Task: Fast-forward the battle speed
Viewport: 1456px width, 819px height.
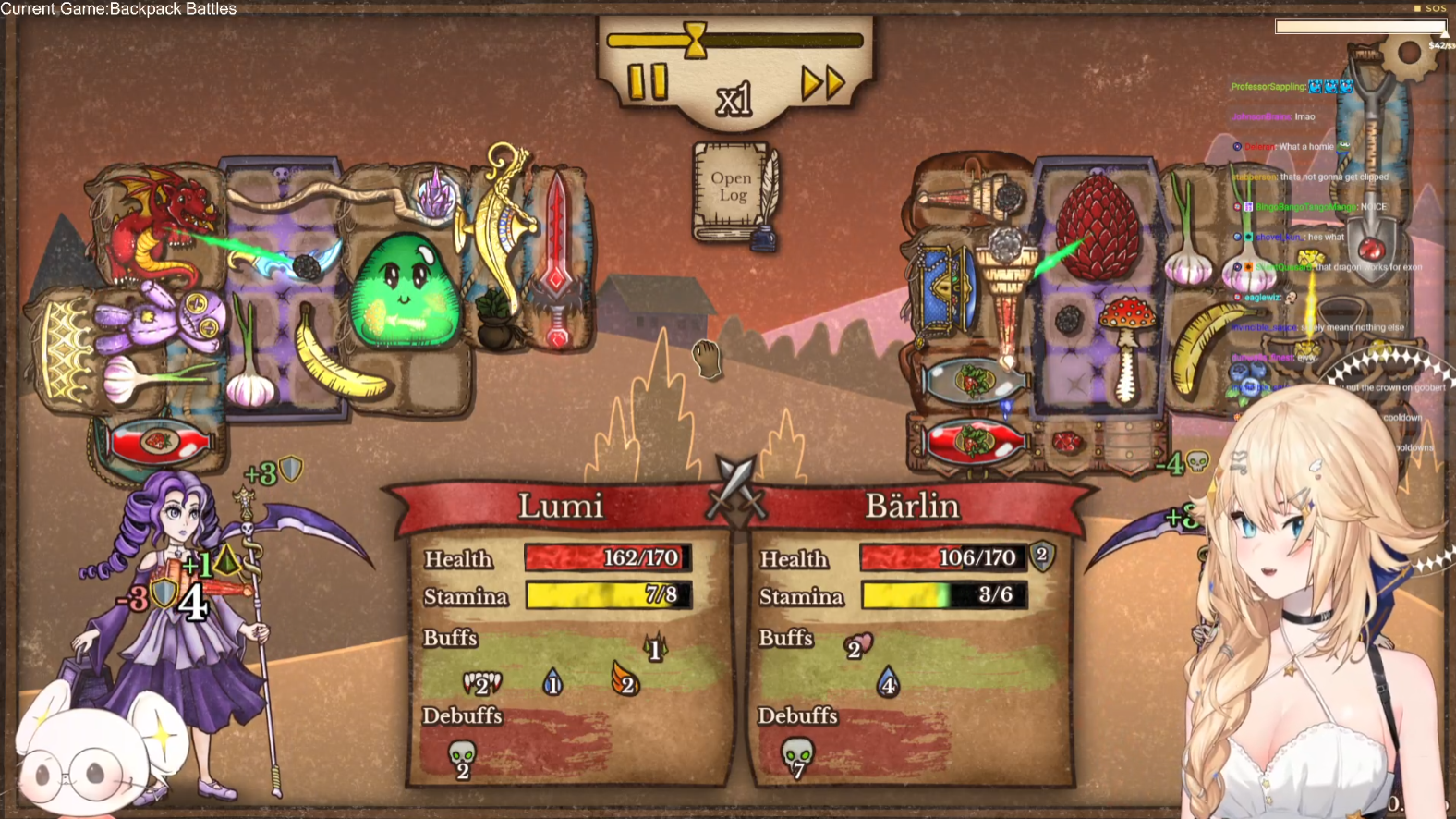Action: pyautogui.click(x=822, y=83)
